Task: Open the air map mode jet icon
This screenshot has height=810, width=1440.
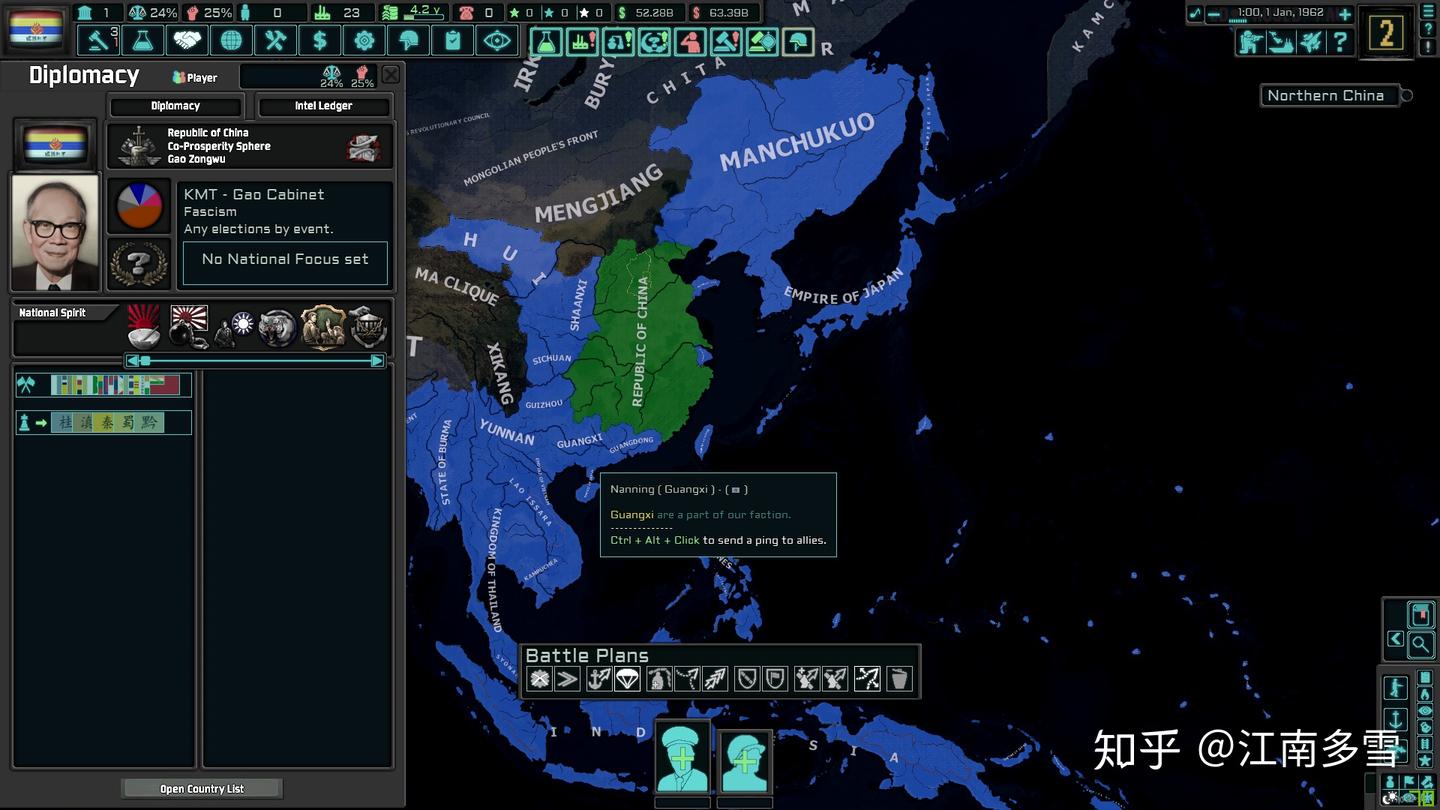Action: click(1310, 41)
